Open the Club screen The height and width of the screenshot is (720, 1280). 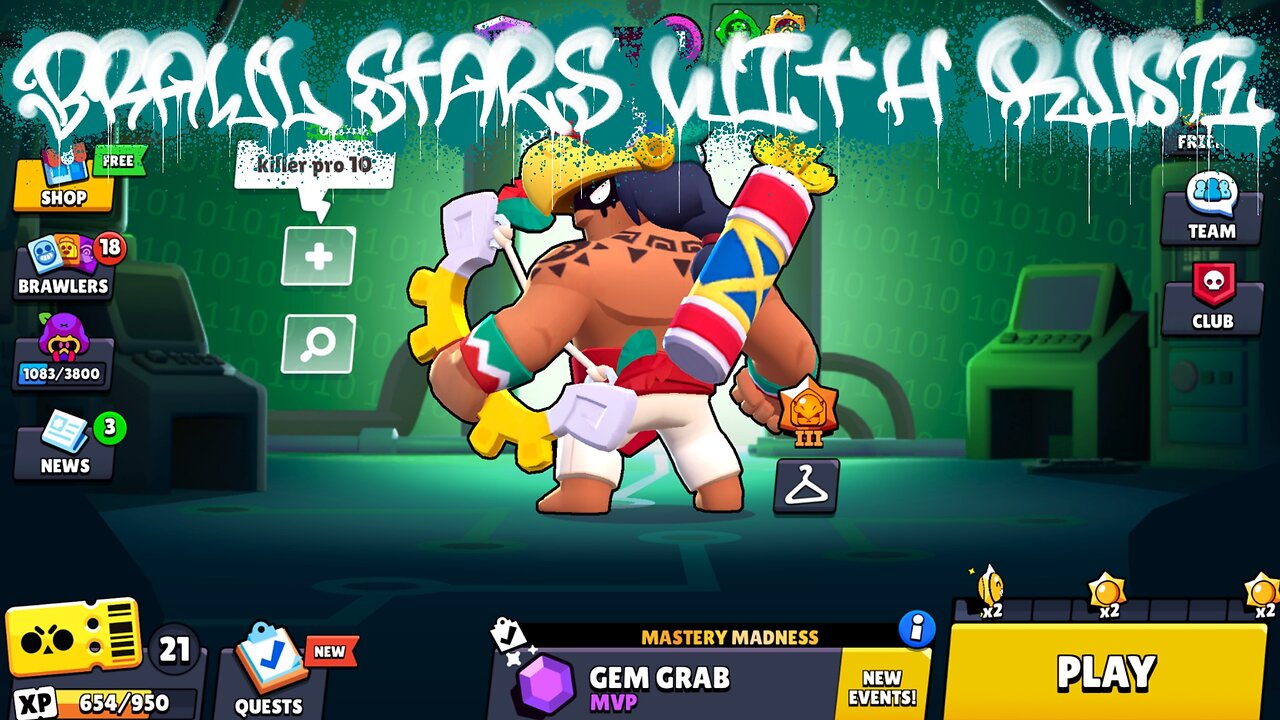click(1211, 300)
